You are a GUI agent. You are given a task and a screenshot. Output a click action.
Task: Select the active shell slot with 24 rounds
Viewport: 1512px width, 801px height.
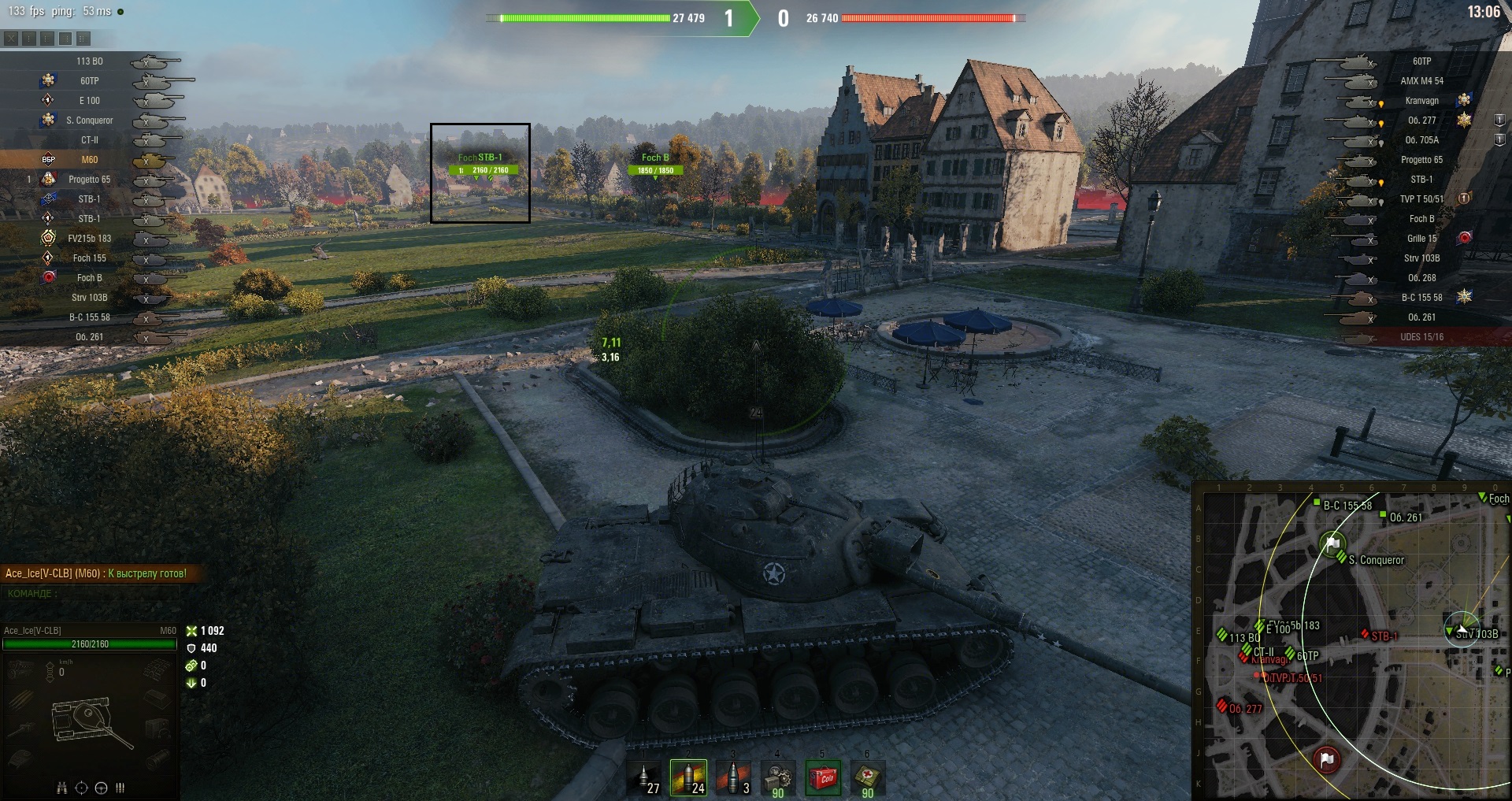tap(688, 778)
